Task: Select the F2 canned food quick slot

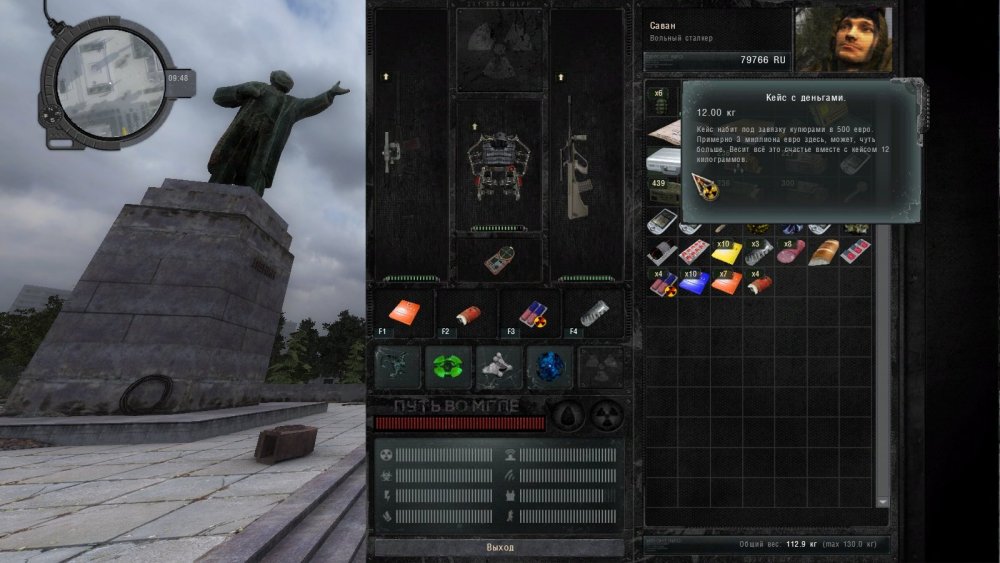Action: pyautogui.click(x=465, y=313)
